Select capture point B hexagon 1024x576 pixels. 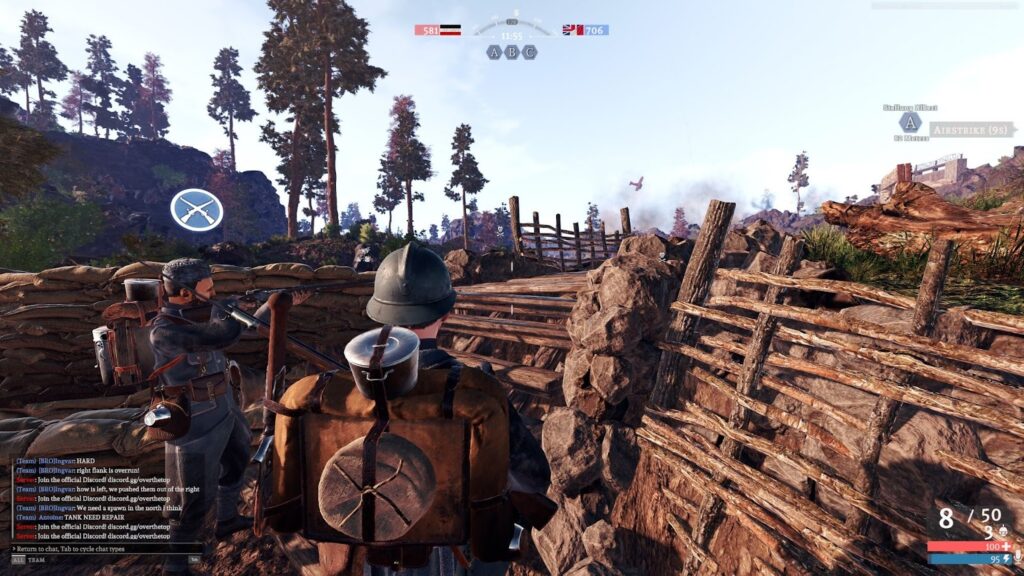coord(512,52)
